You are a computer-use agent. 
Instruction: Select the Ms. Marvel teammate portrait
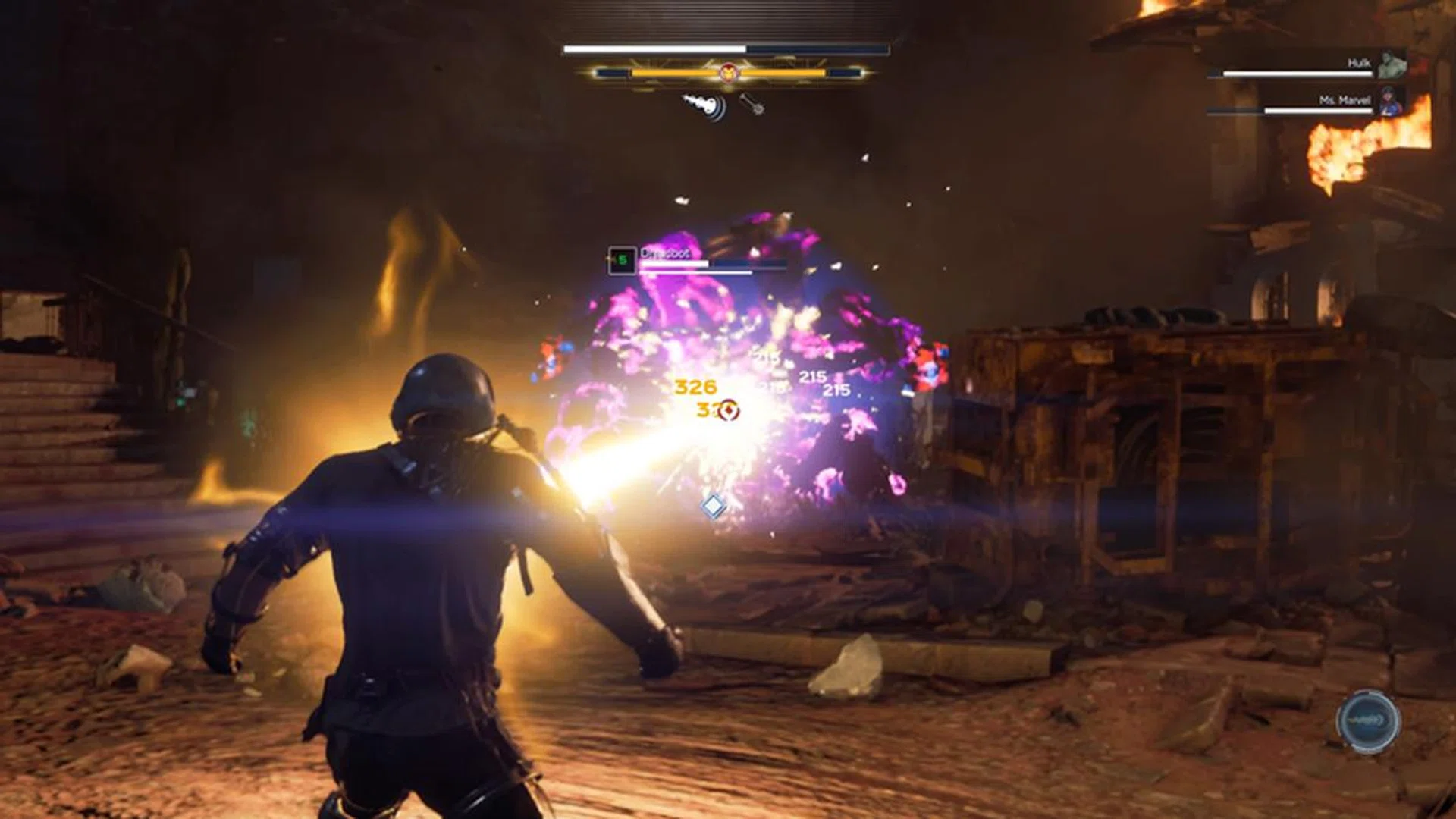click(1392, 102)
